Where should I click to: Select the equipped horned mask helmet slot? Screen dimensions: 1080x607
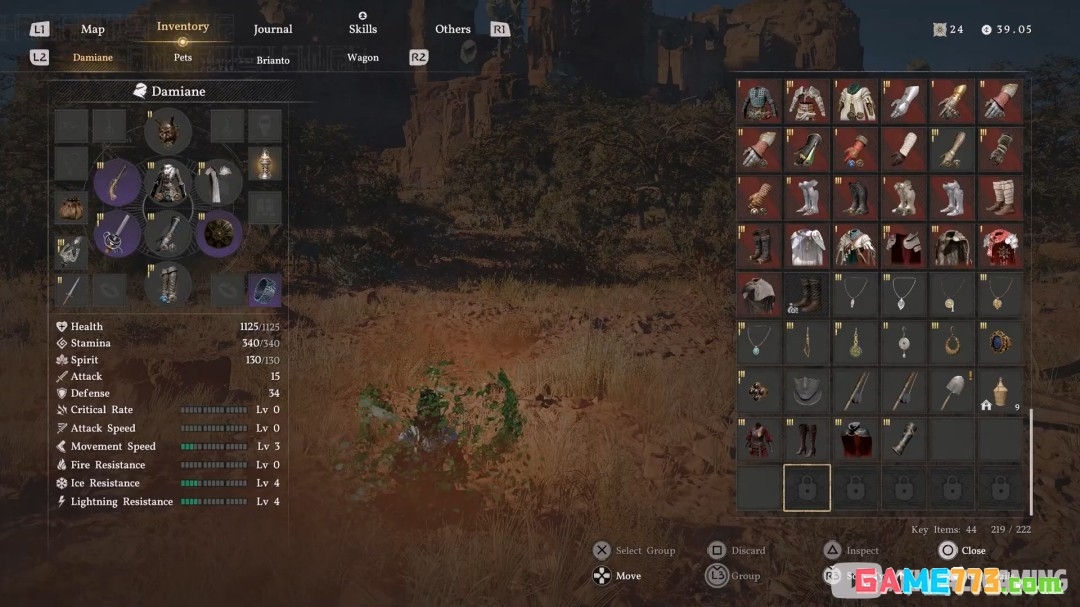pos(167,131)
